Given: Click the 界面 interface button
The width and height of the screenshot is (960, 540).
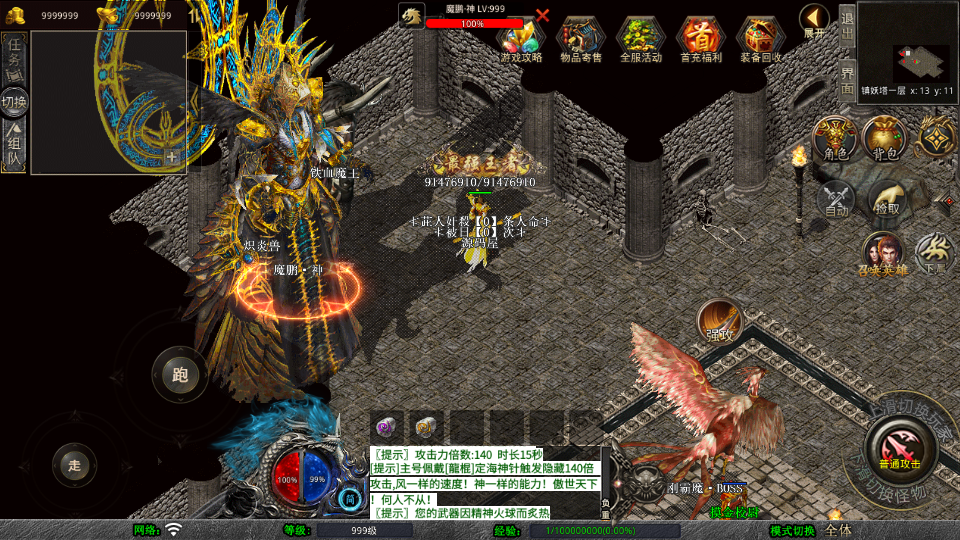Looking at the screenshot, I should [x=847, y=78].
